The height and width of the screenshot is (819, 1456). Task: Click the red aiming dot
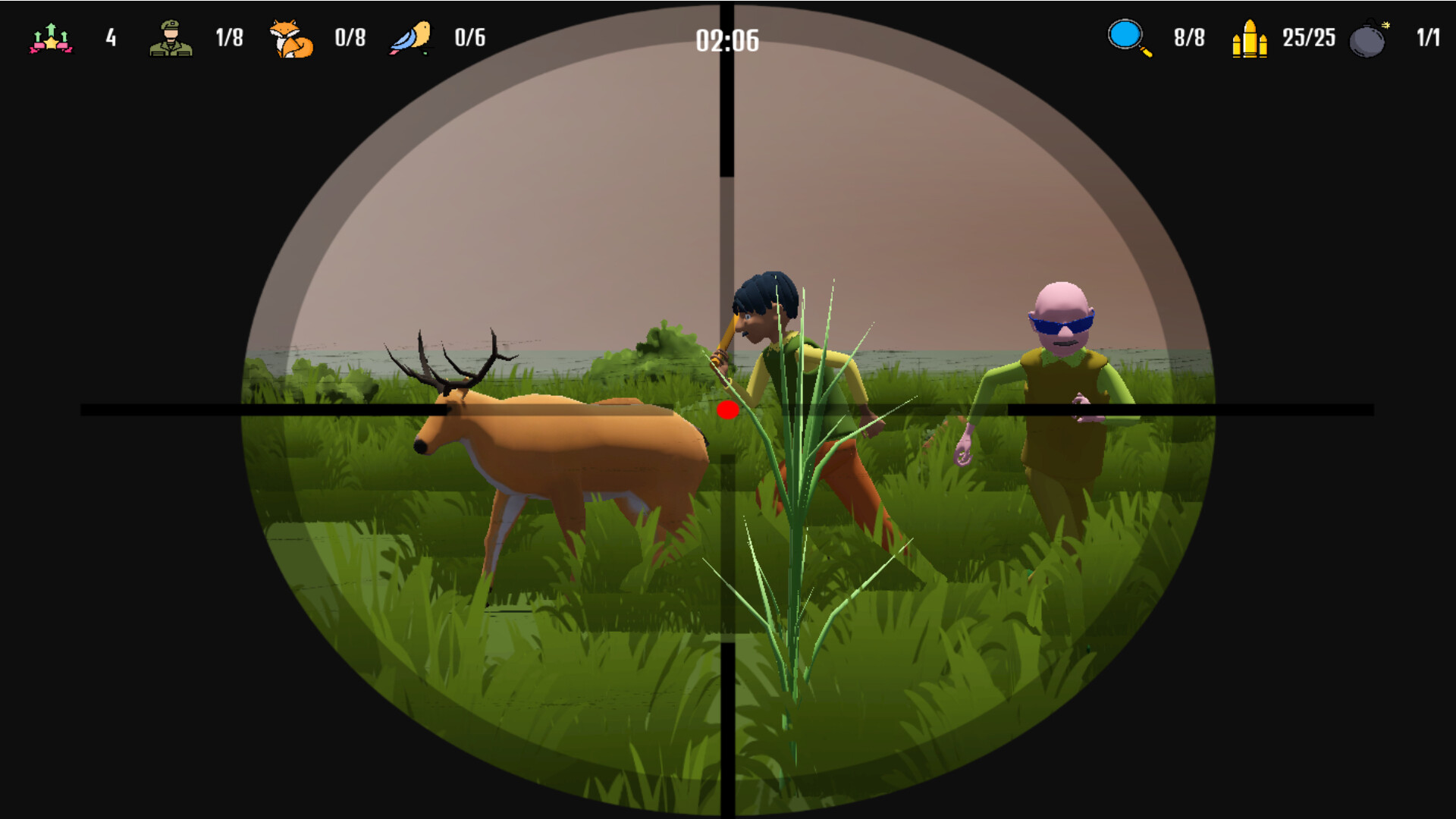coord(729,410)
